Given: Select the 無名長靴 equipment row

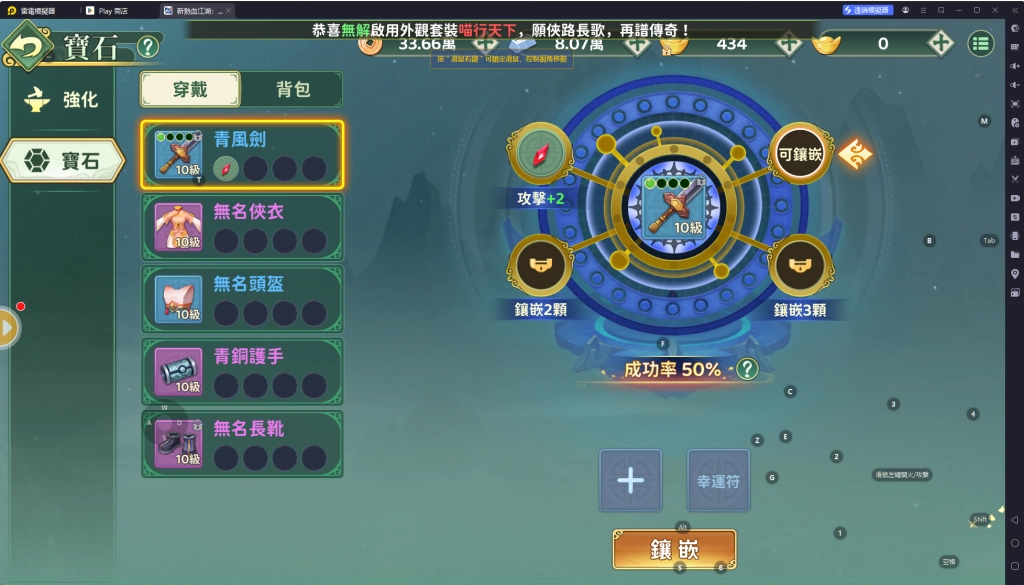Looking at the screenshot, I should tap(243, 443).
